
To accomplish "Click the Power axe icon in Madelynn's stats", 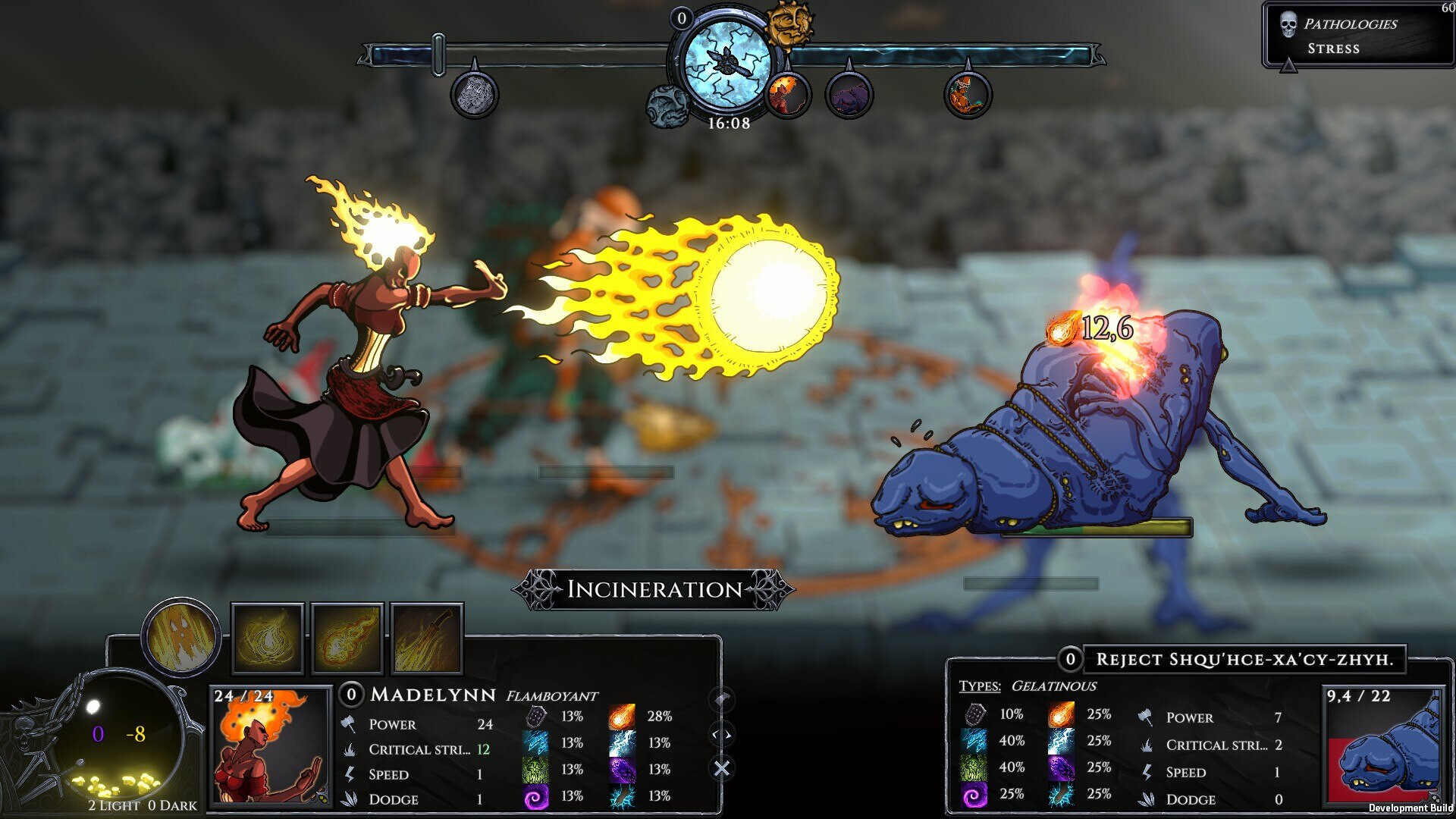I will coord(350,725).
